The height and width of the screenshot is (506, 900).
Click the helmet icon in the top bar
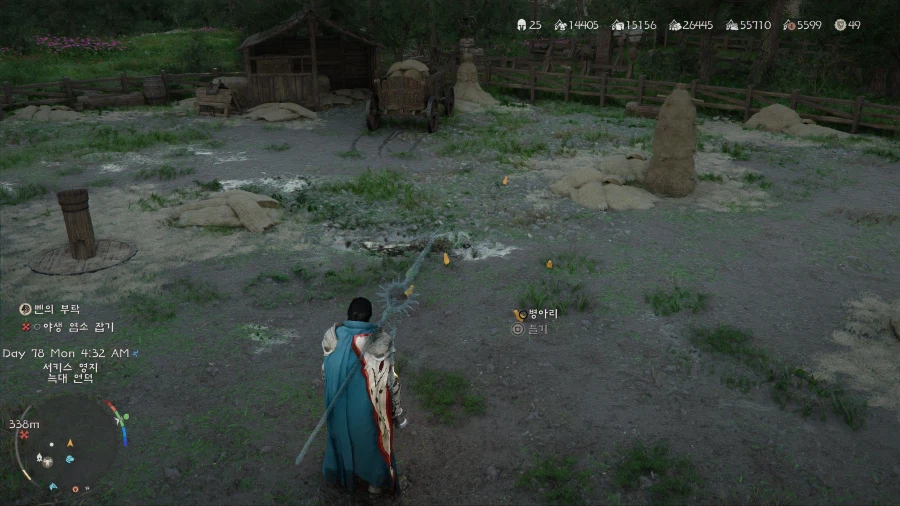(x=521, y=25)
